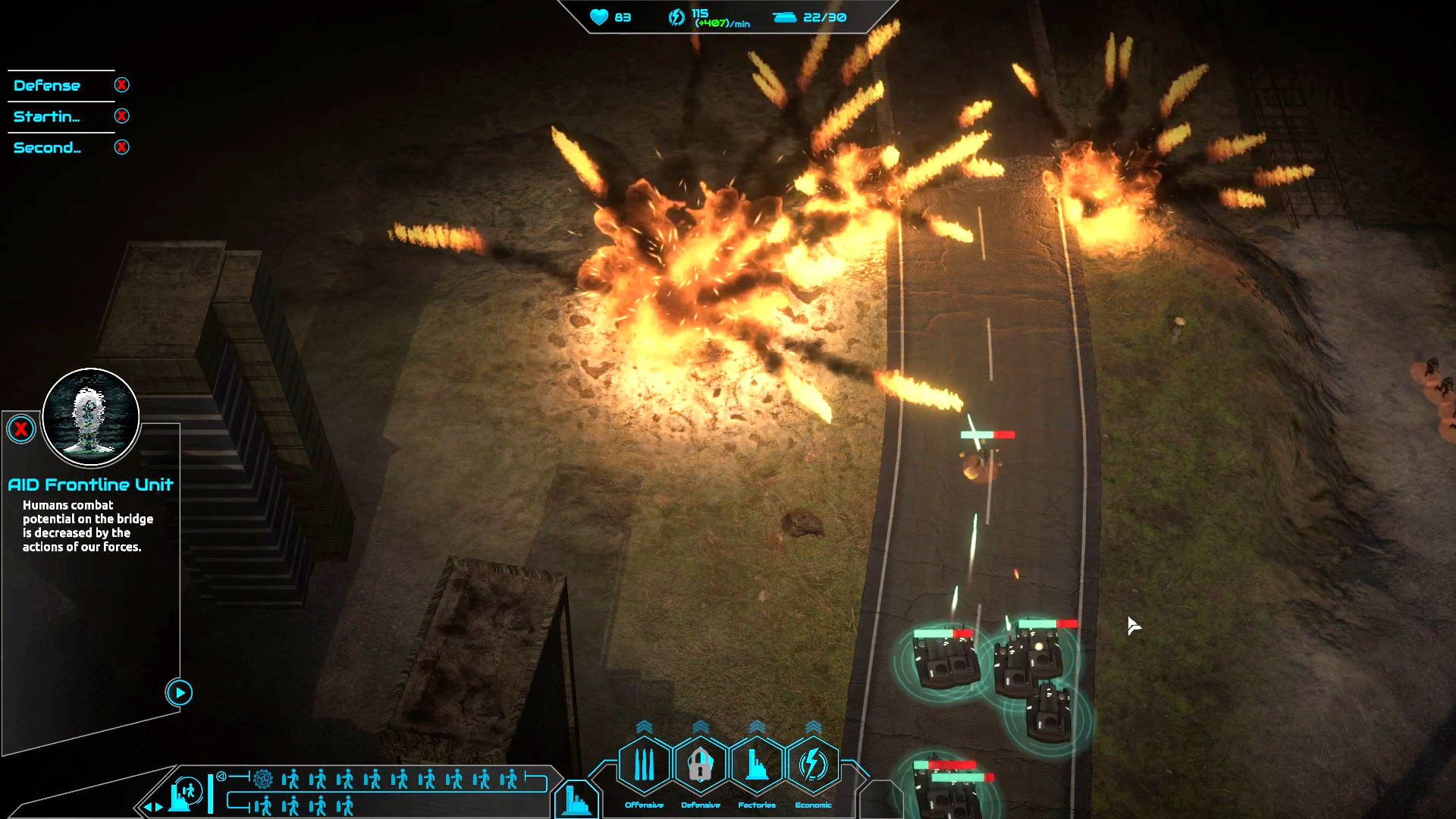The image size is (1456, 819).
Task: Click the supply icon showing 22/30
Action: (x=783, y=16)
